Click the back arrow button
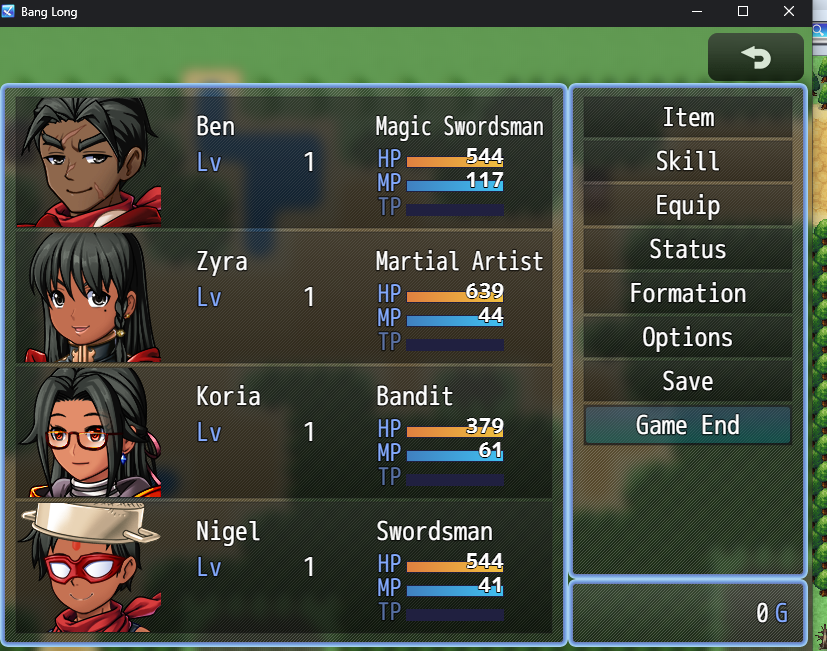This screenshot has height=651, width=827. tap(756, 58)
